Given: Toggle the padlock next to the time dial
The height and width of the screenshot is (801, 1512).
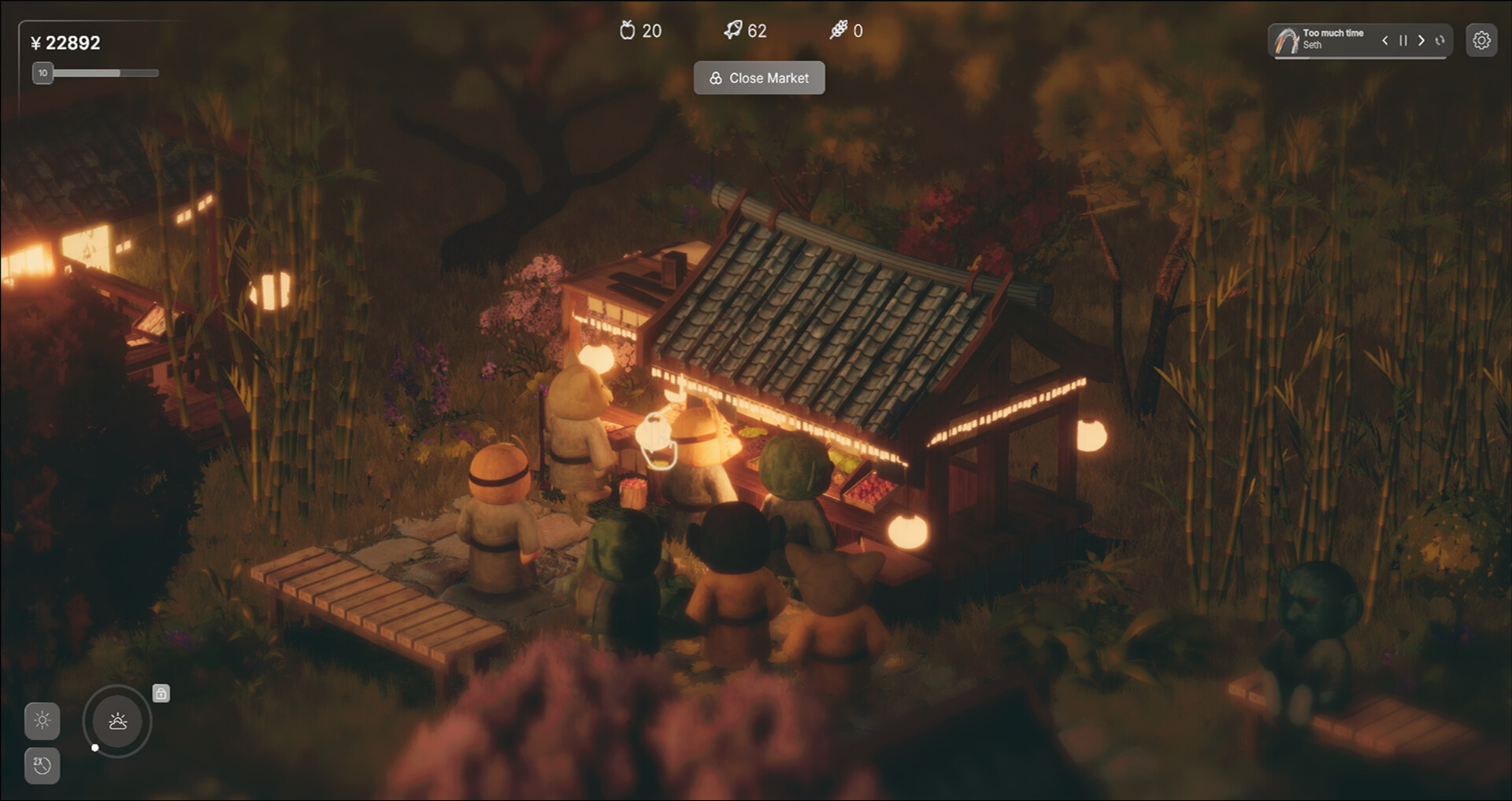Looking at the screenshot, I should click(161, 693).
